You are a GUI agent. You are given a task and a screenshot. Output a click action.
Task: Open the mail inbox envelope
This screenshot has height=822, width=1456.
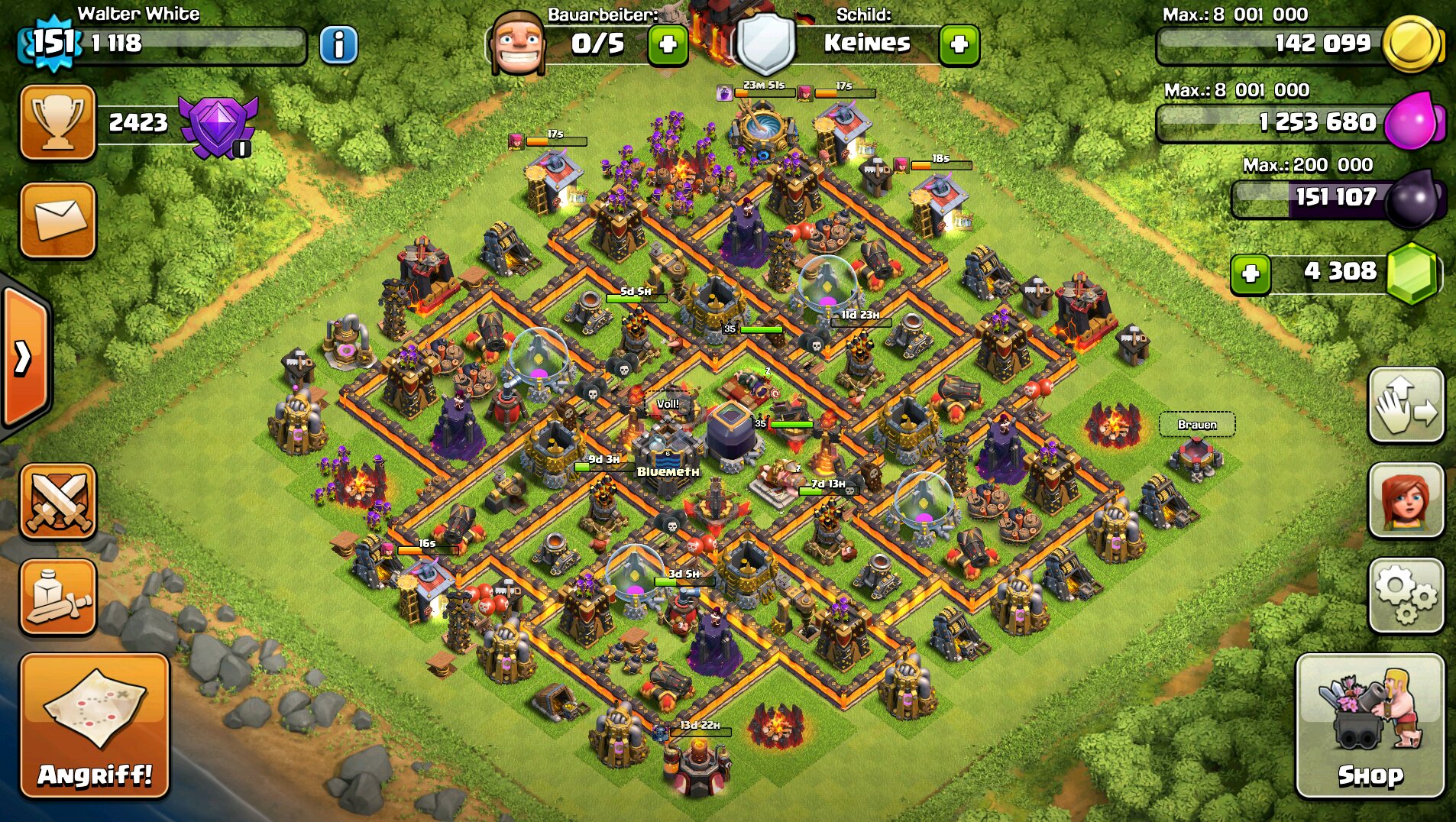pos(58,220)
